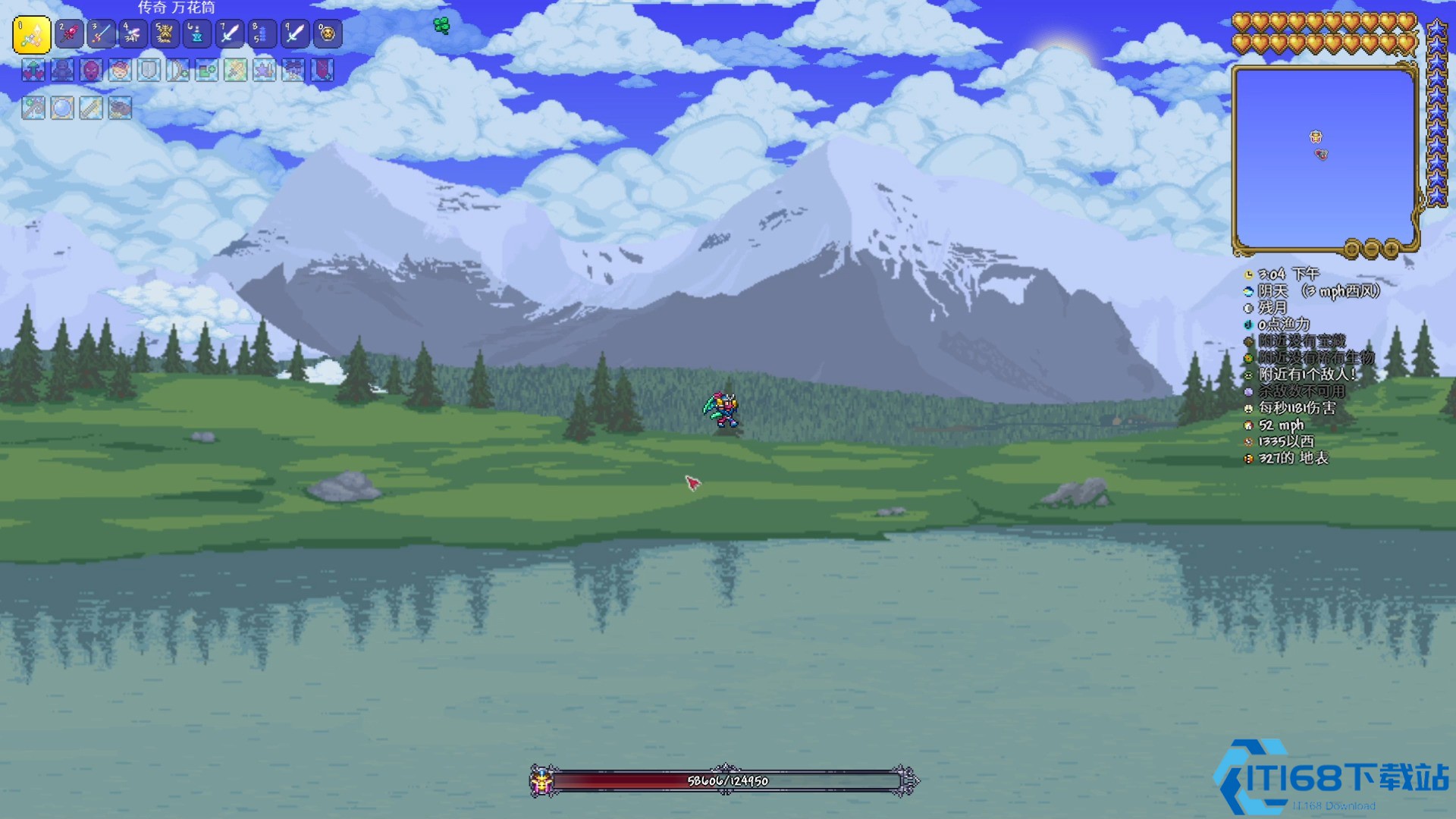This screenshot has width=1456, height=819.
Task: Reset the minimap zoom with the leftmost round button
Action: [x=1352, y=249]
